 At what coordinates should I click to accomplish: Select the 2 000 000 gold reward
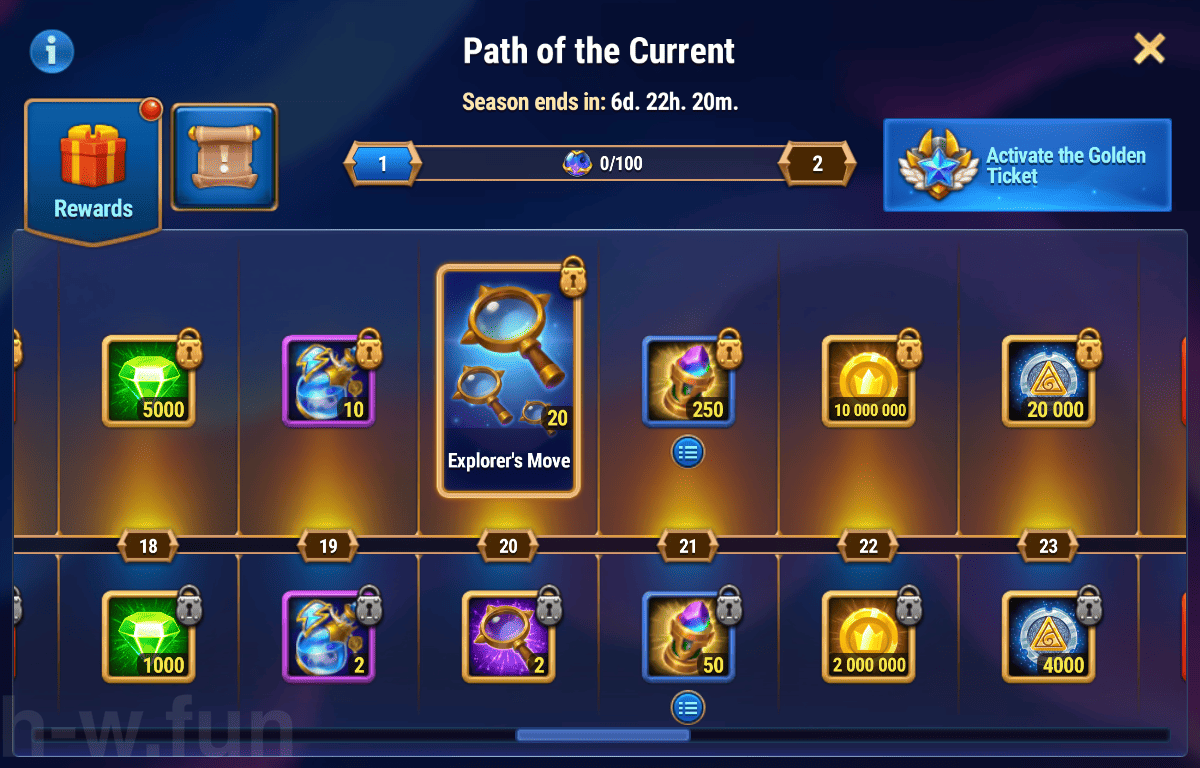(x=869, y=637)
